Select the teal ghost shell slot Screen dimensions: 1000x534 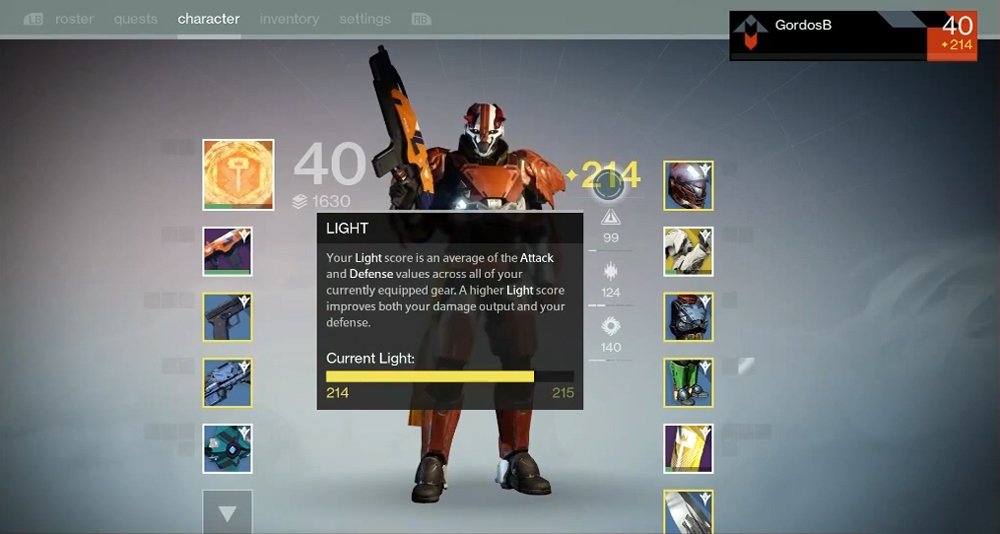click(227, 448)
